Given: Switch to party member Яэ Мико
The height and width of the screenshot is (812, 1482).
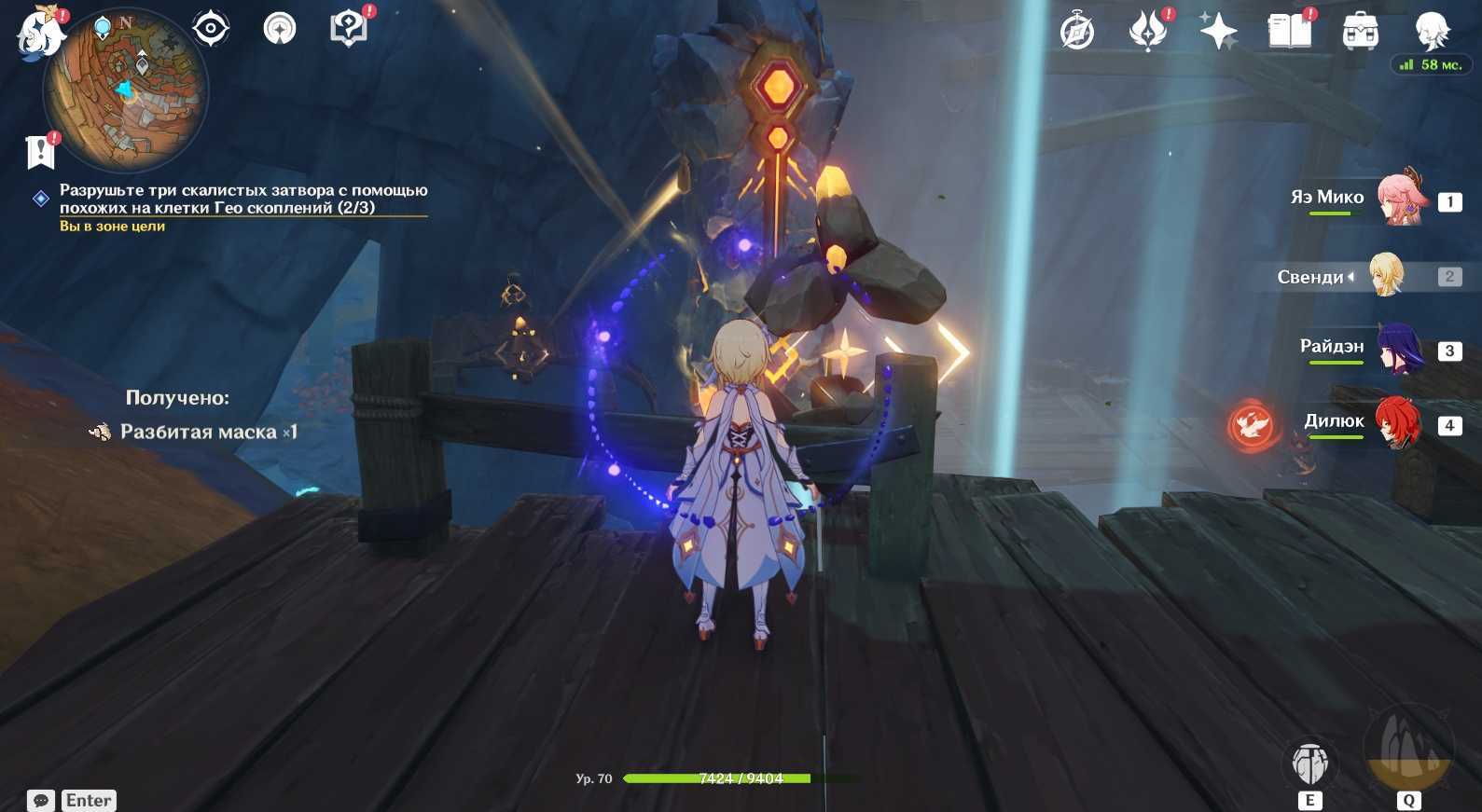Looking at the screenshot, I should pos(1400,199).
